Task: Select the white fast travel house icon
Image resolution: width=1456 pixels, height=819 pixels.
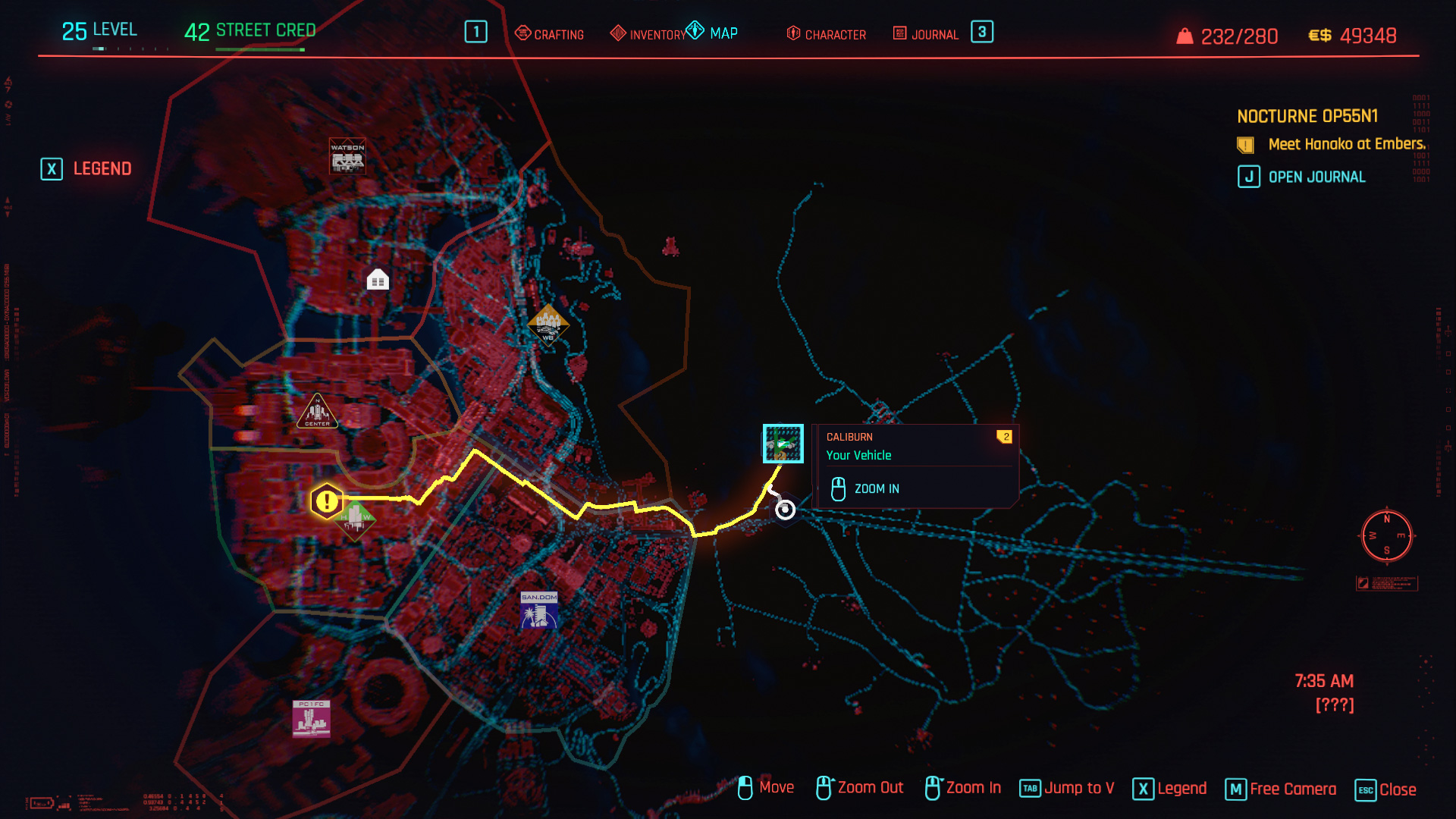Action: (x=376, y=280)
